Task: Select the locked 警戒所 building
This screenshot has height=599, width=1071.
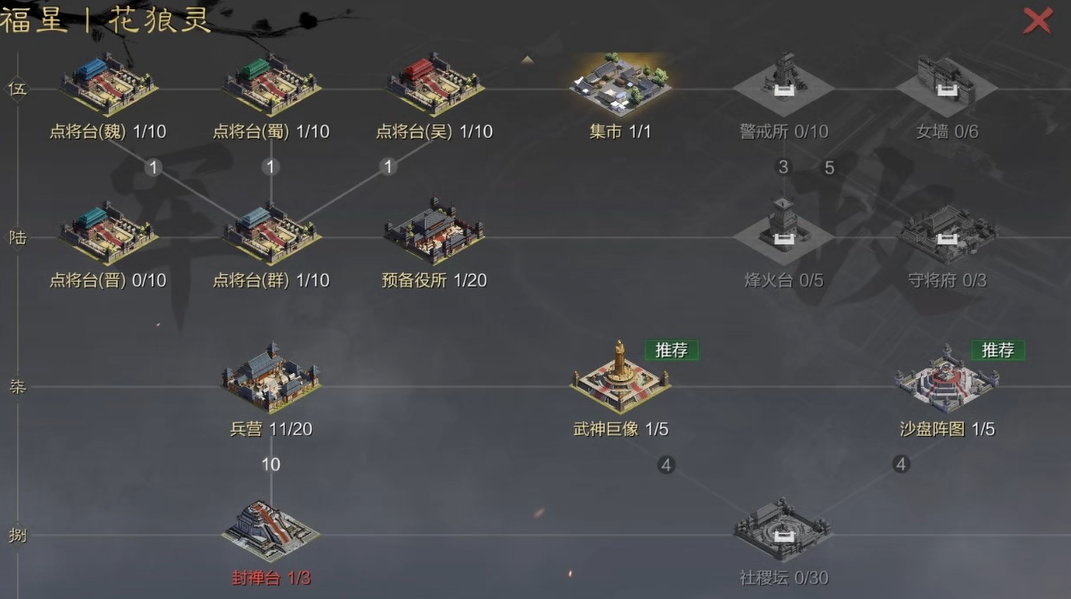Action: pos(783,85)
